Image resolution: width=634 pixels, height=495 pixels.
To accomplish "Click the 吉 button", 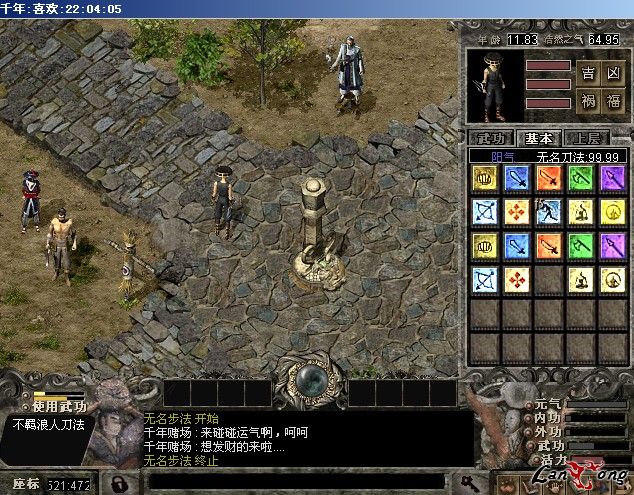I will pyautogui.click(x=588, y=73).
